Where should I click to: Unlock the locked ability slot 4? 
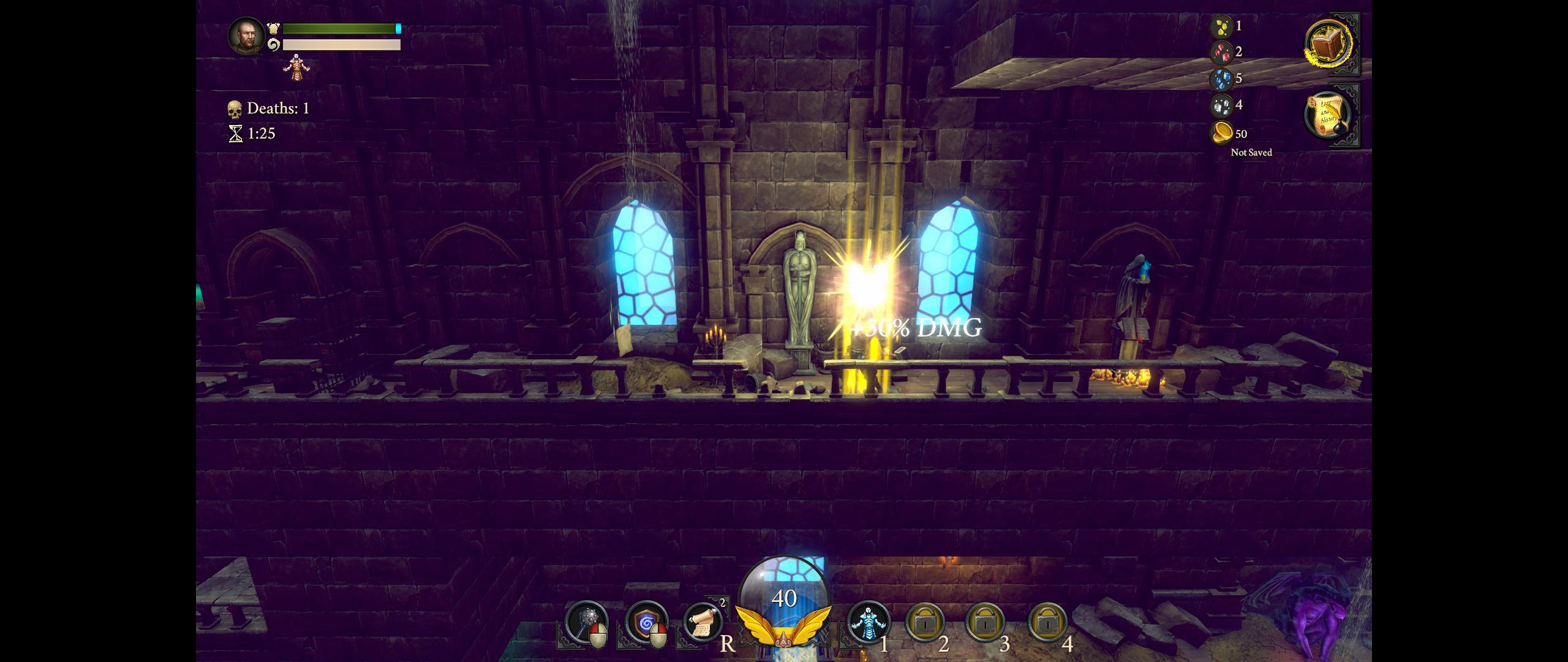coord(1048,621)
